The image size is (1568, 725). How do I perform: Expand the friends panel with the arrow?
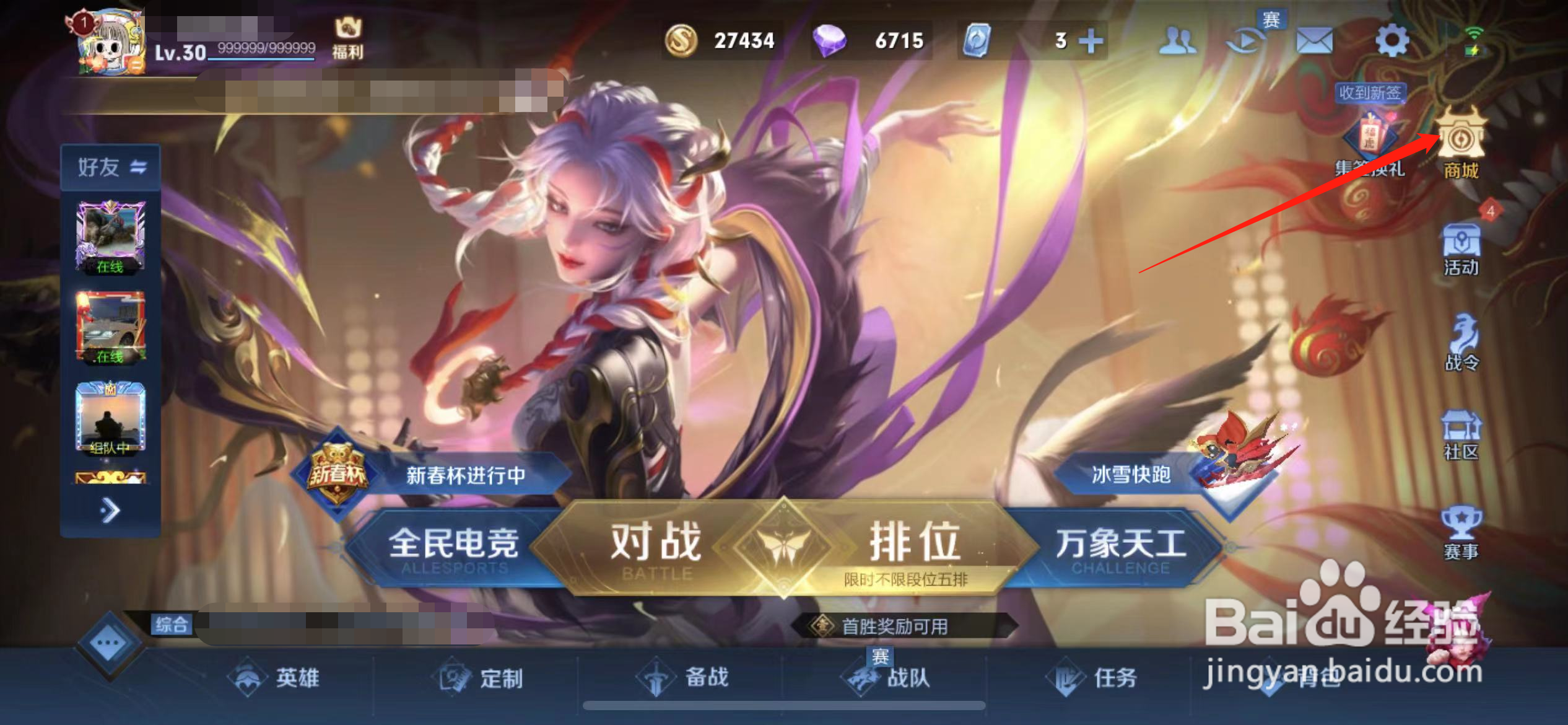tap(111, 508)
